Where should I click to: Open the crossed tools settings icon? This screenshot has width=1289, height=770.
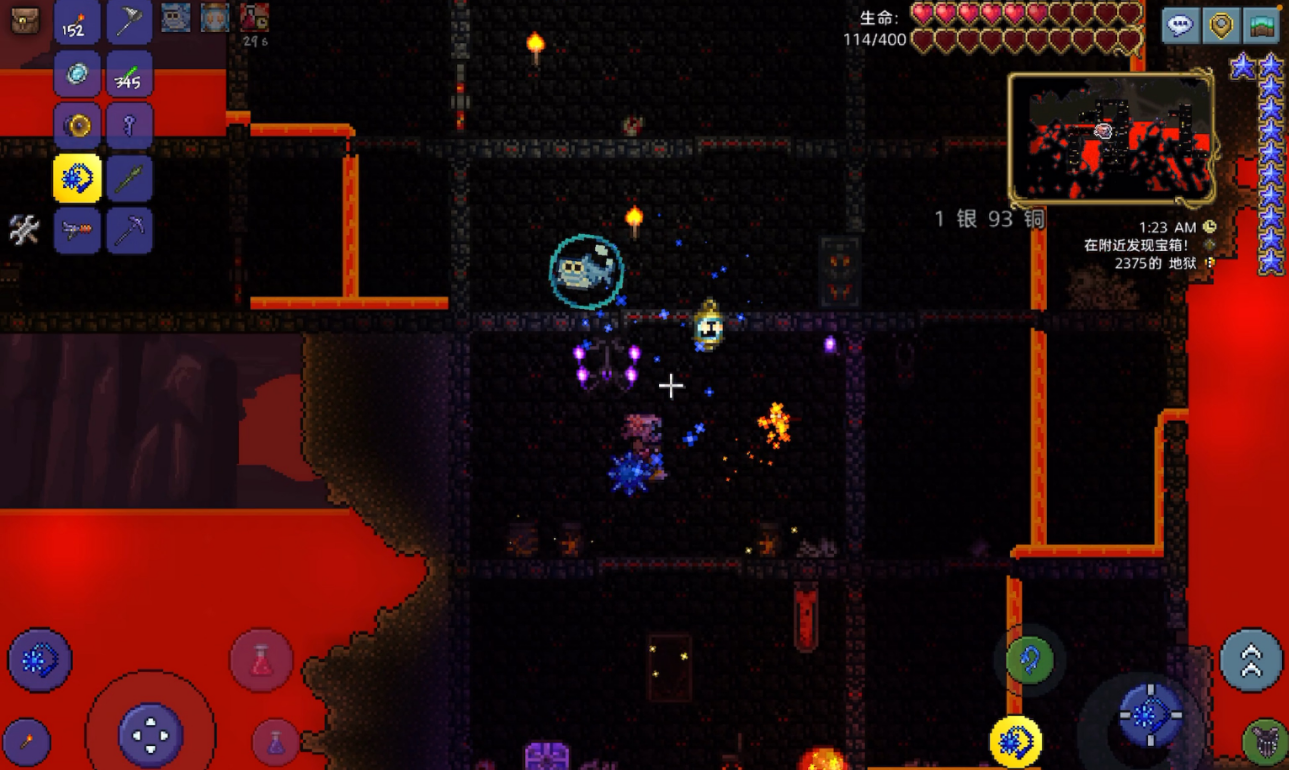pos(24,230)
